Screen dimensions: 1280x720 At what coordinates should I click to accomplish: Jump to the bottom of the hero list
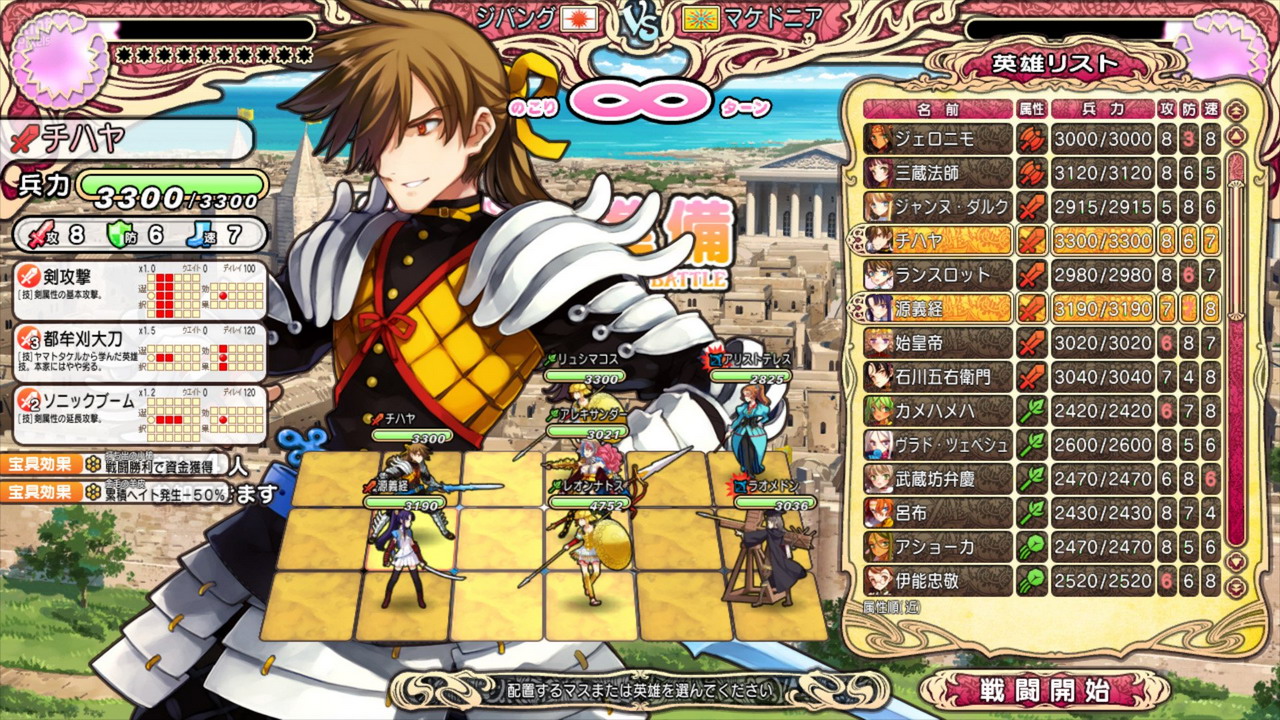tap(1237, 589)
